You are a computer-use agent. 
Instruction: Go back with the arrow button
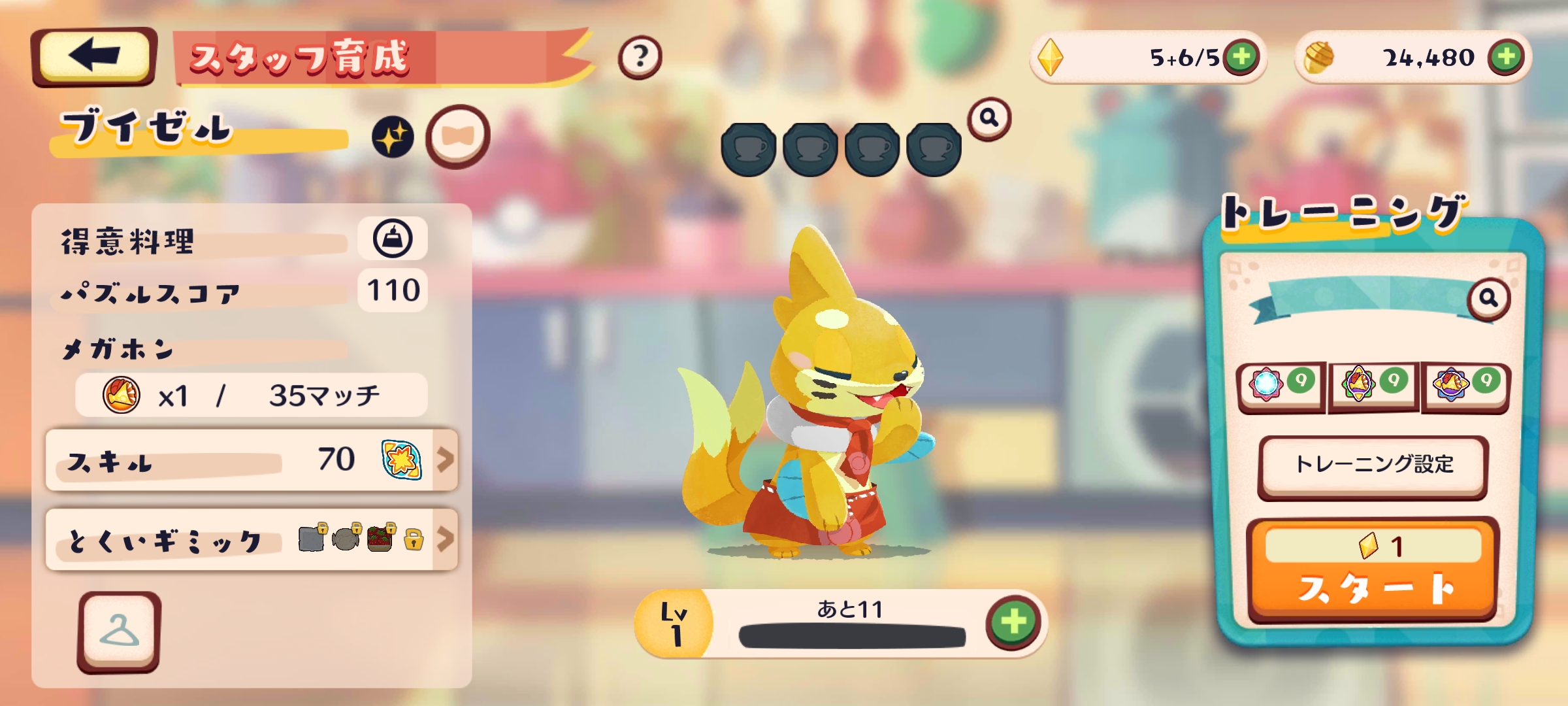93,56
